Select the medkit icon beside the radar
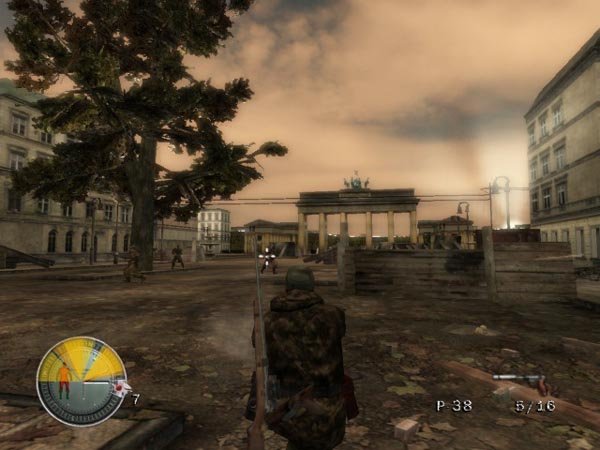 click(x=119, y=389)
